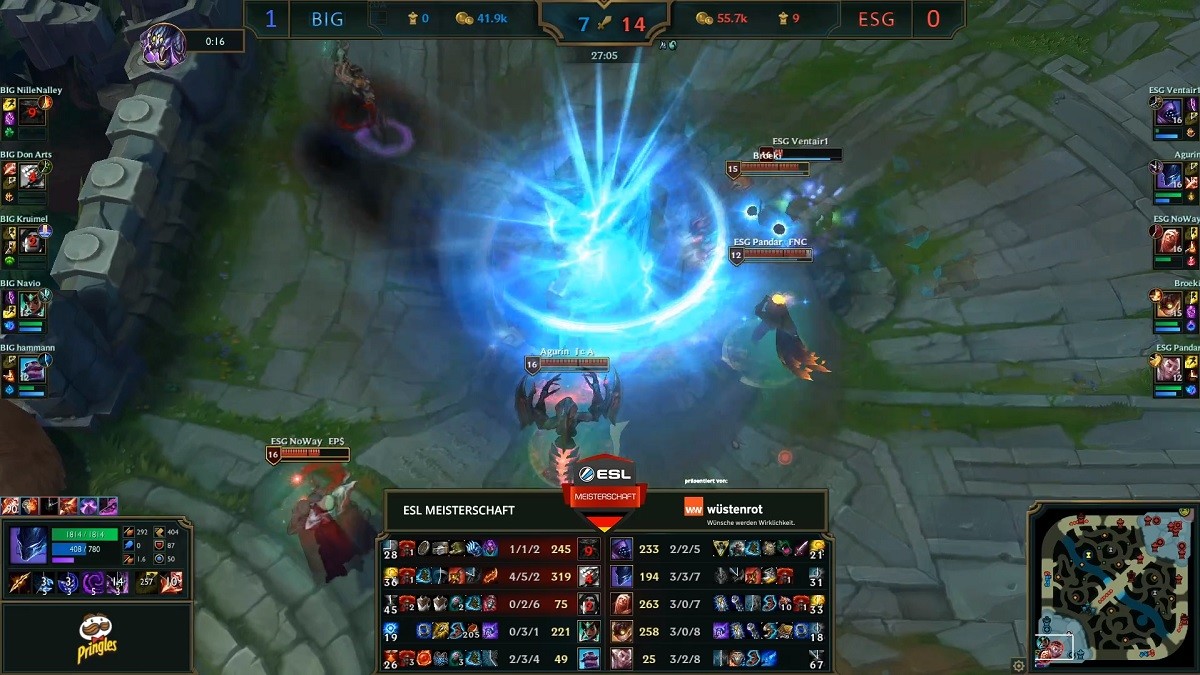Select ESG NoWay's portrait in right sidebar
The width and height of the screenshot is (1200, 675).
pos(1169,240)
